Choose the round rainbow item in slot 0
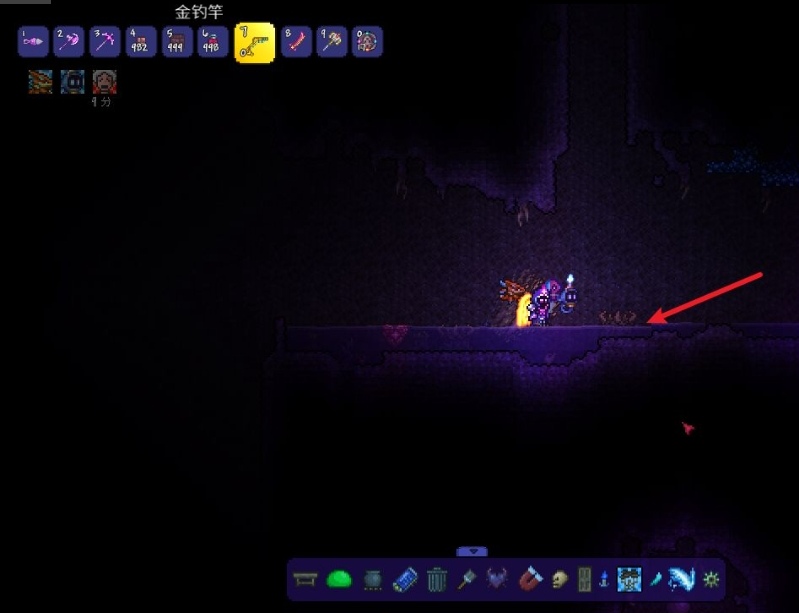This screenshot has height=613, width=799. click(x=367, y=42)
